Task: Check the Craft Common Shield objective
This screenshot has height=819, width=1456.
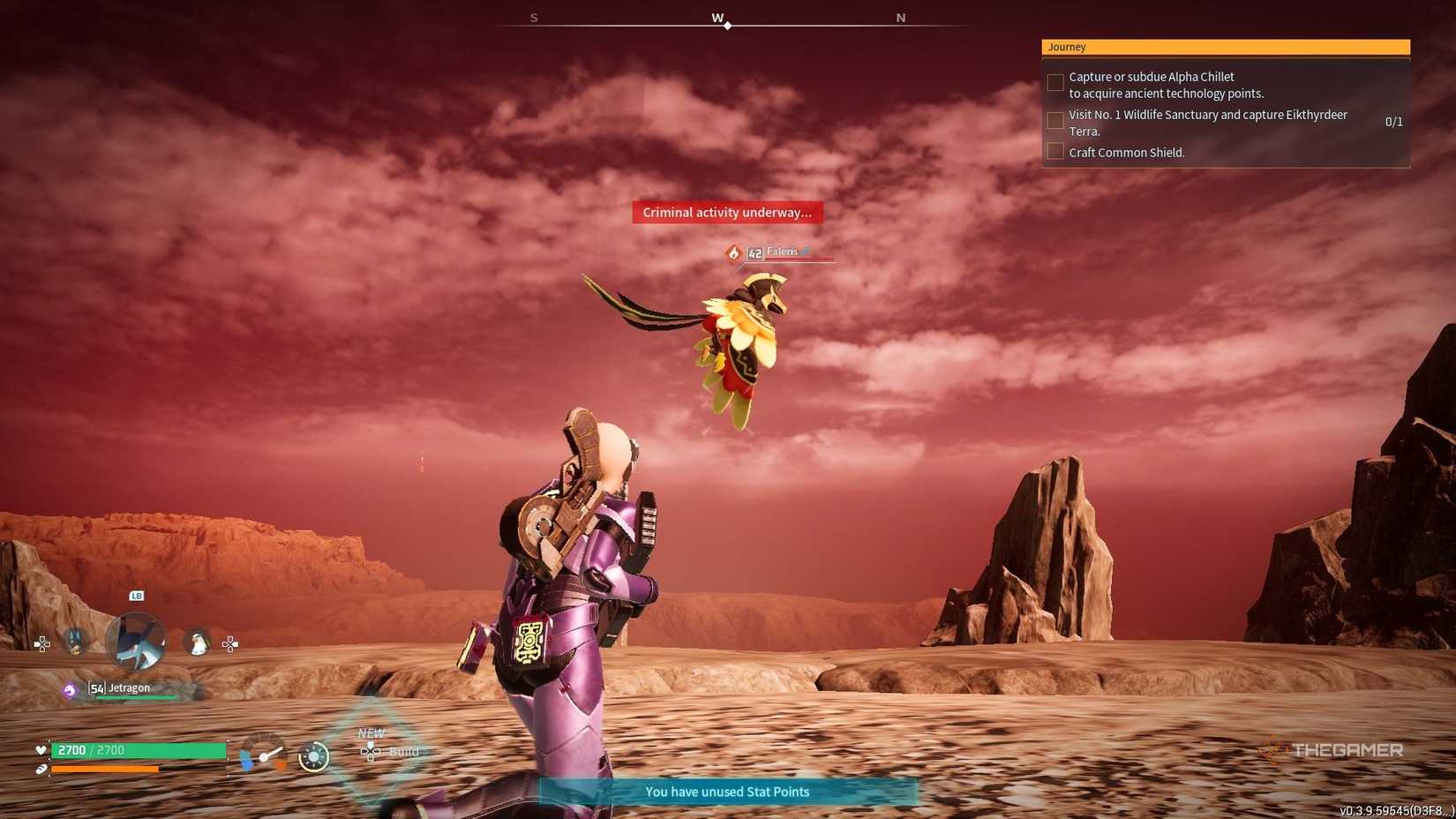Action: click(x=1055, y=151)
